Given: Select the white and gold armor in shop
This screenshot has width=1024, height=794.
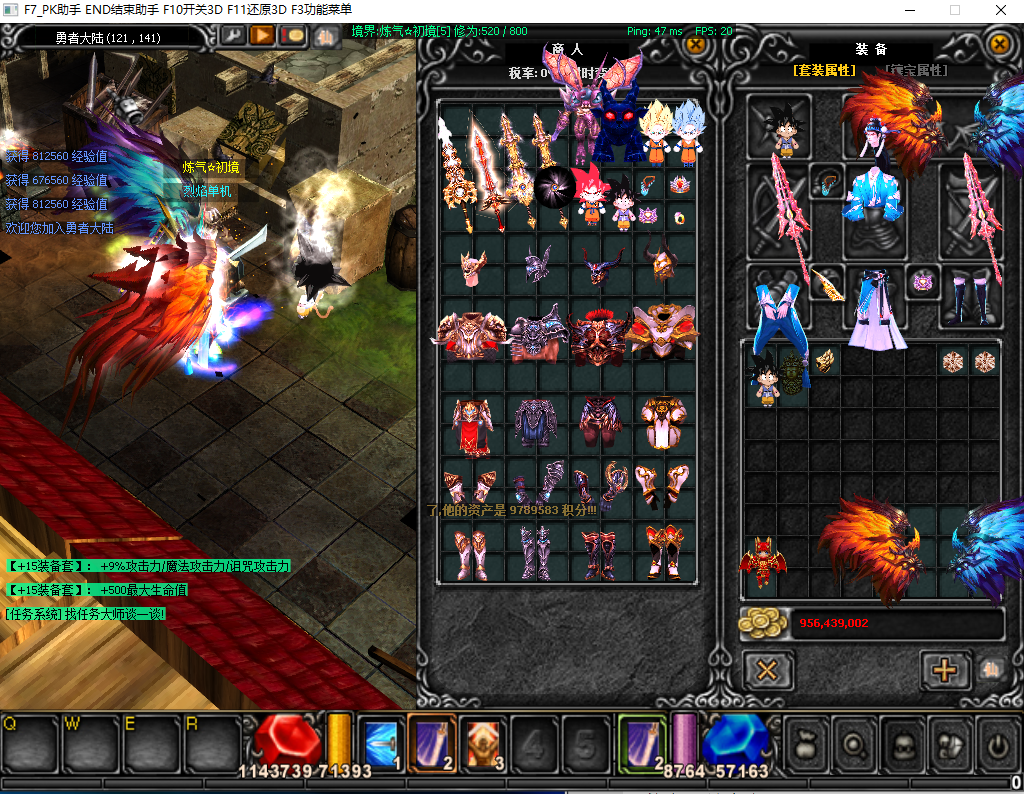Looking at the screenshot, I should (662, 334).
